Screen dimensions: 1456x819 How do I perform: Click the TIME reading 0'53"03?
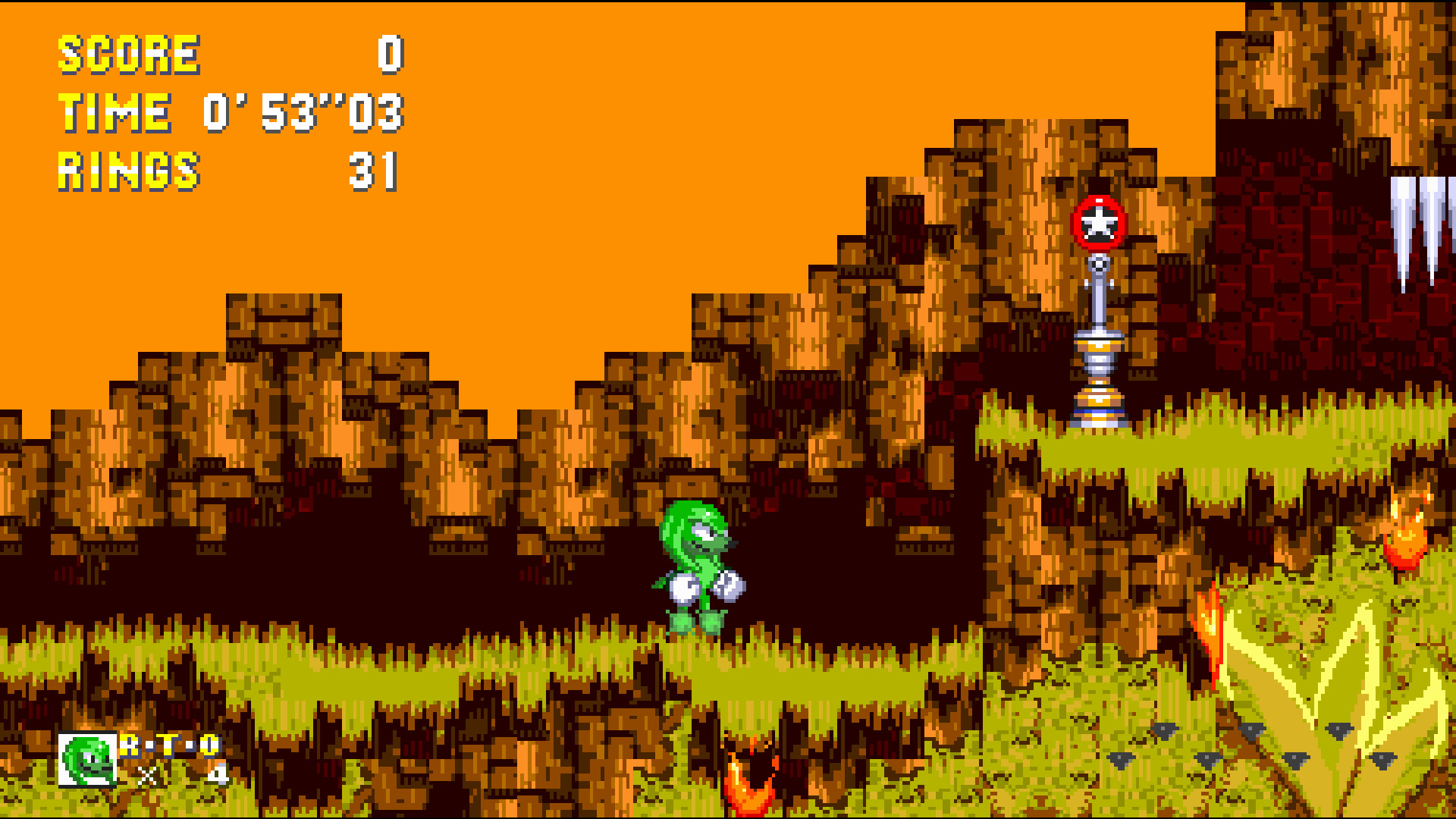pos(303,114)
